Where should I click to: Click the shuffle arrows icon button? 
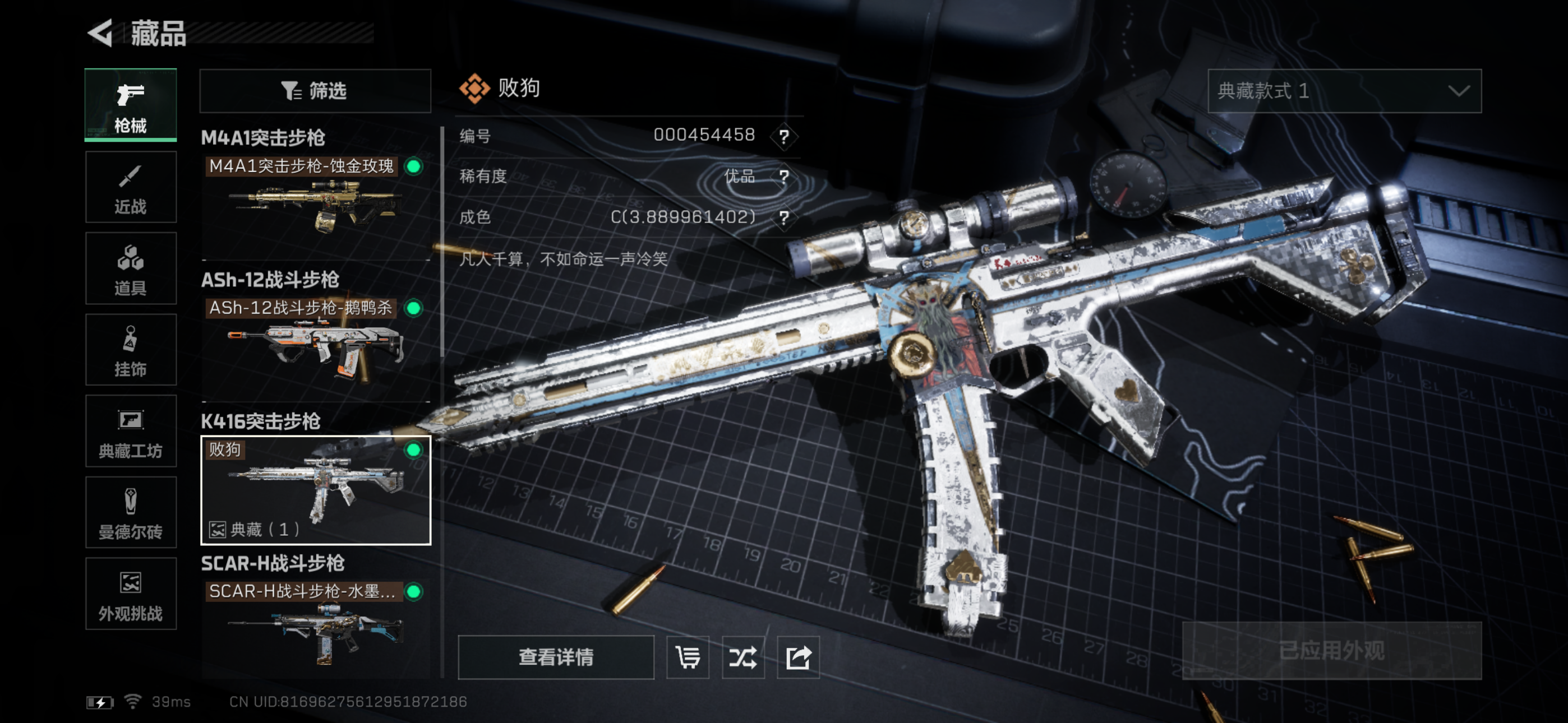pyautogui.click(x=743, y=657)
